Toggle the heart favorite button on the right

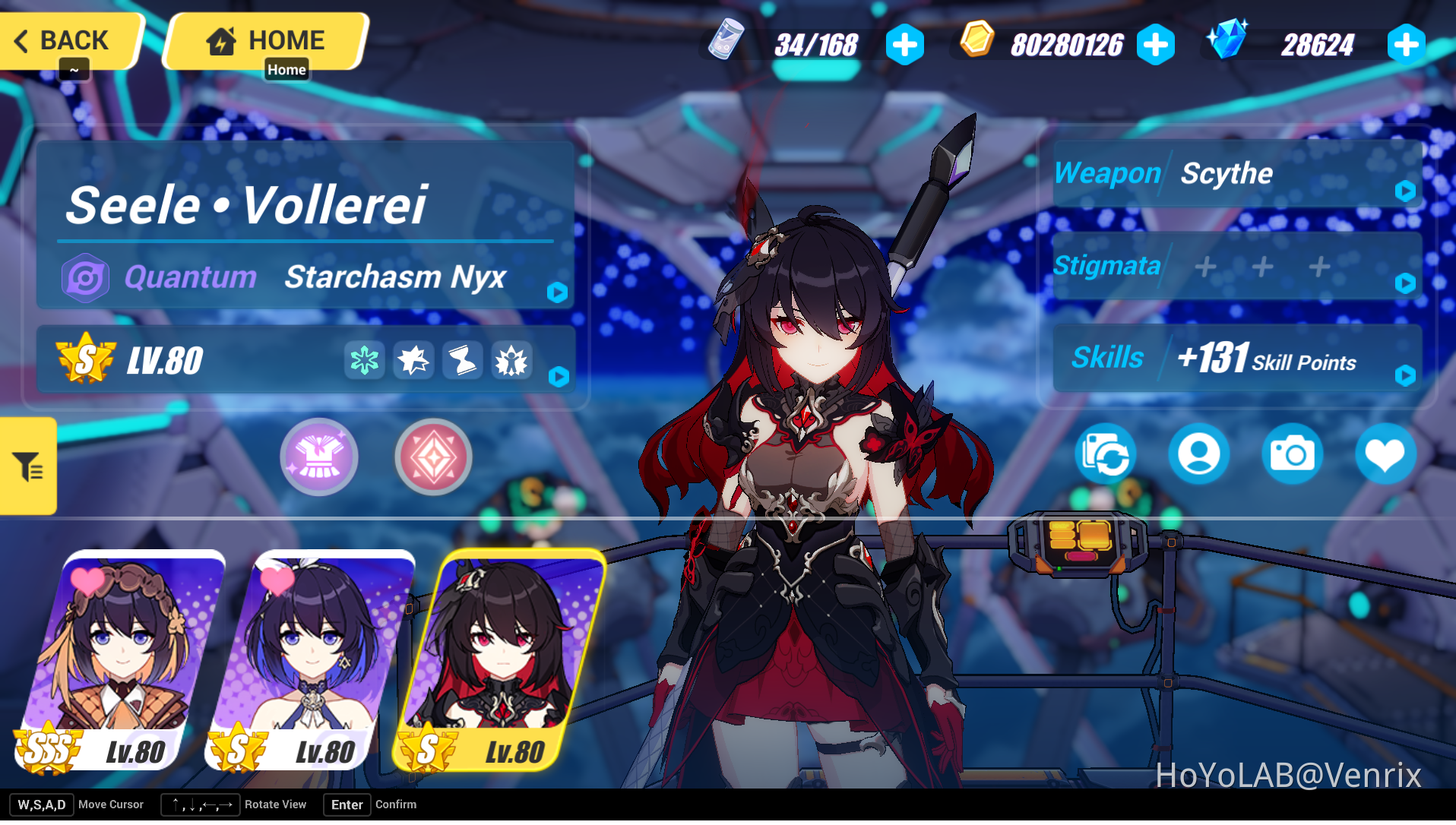(1386, 453)
